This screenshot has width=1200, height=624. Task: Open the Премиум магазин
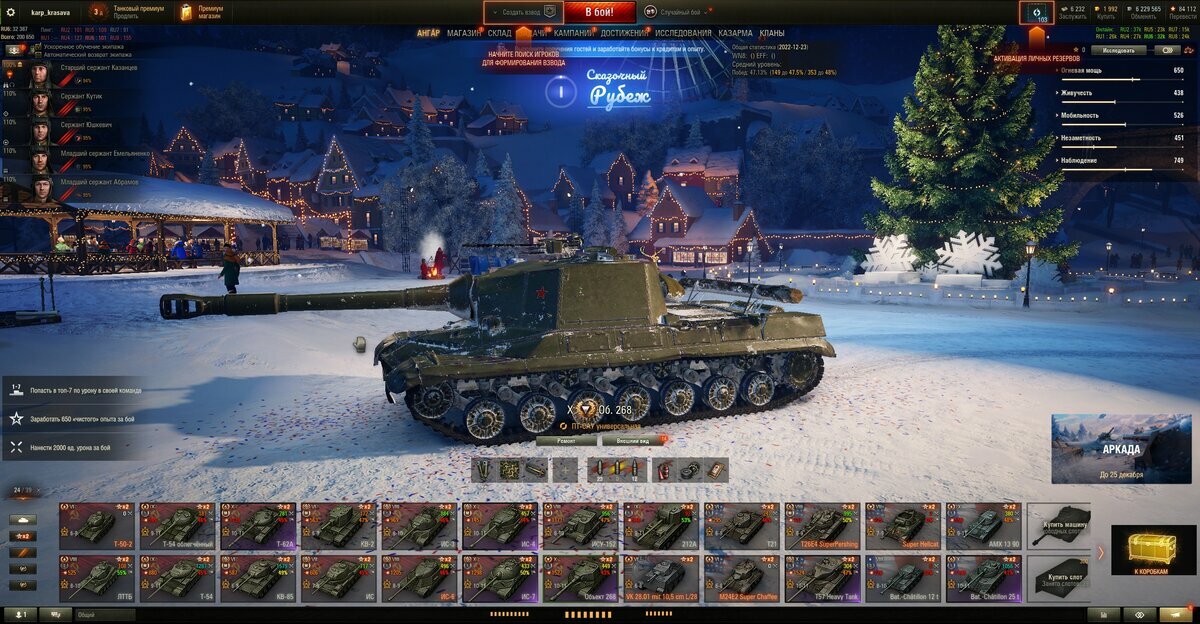coord(200,12)
